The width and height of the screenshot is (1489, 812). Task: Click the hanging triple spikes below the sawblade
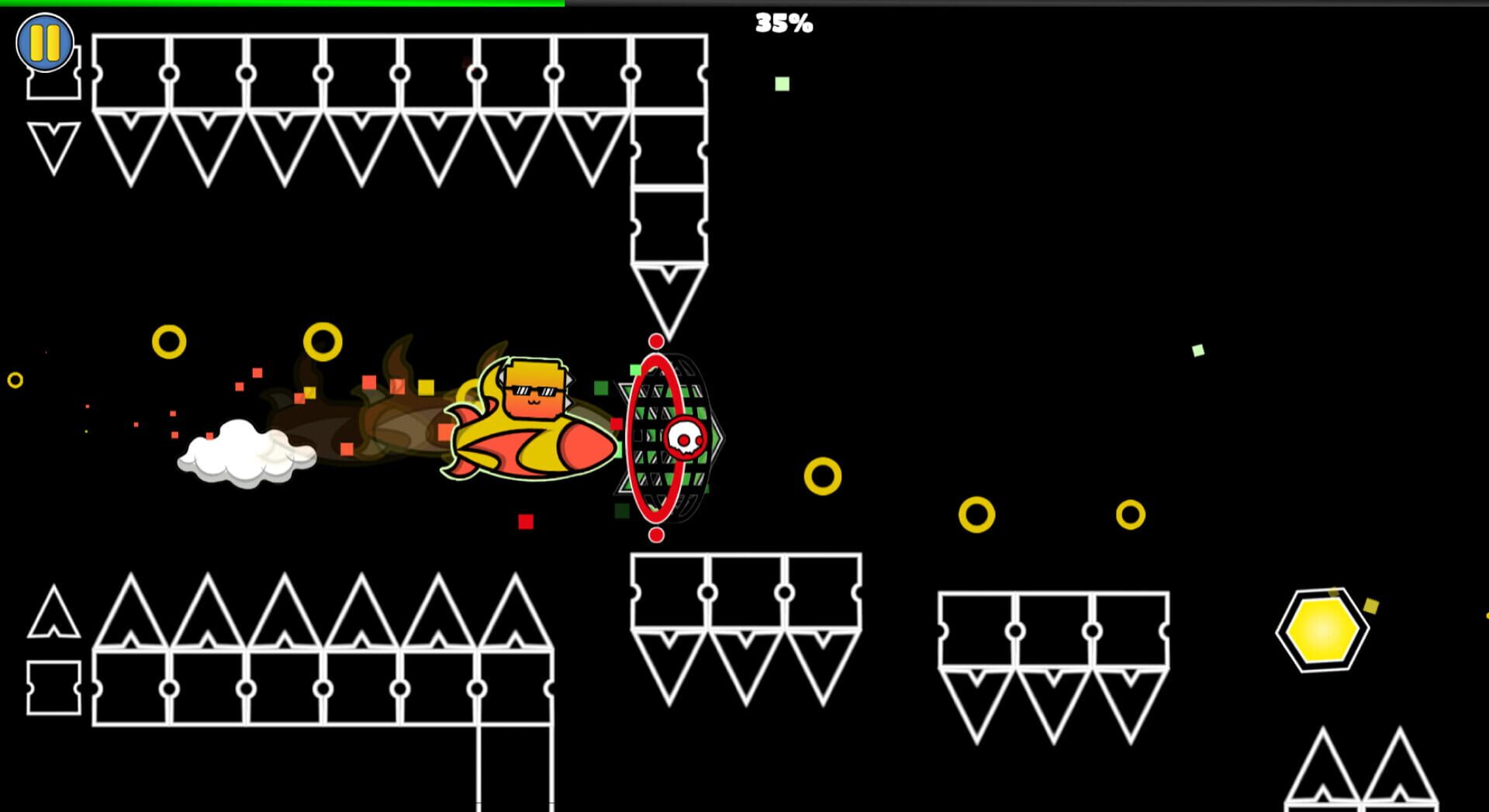746,636
